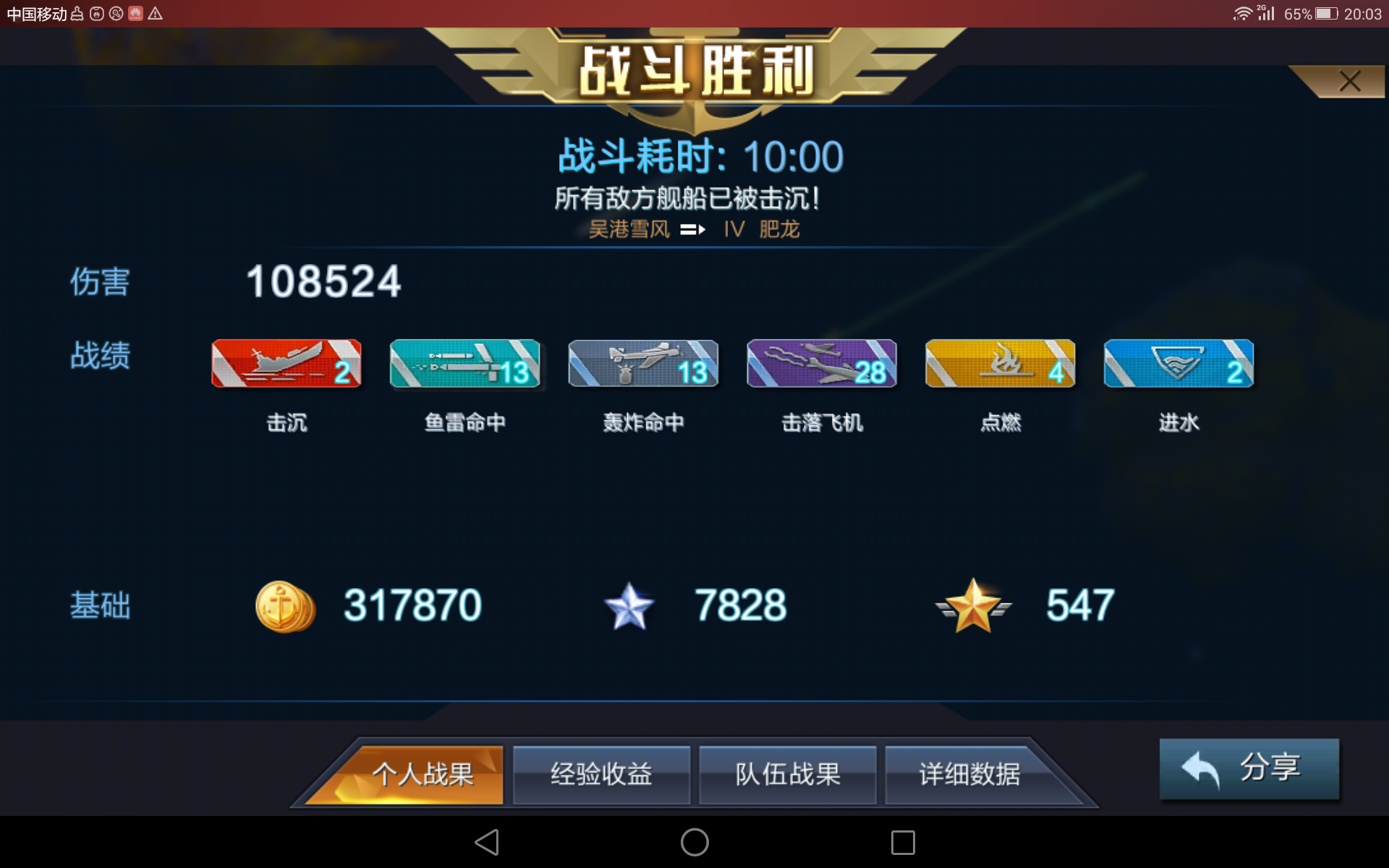Click the 进水 flooding badge icon
This screenshot has height=868, width=1389.
(1178, 364)
